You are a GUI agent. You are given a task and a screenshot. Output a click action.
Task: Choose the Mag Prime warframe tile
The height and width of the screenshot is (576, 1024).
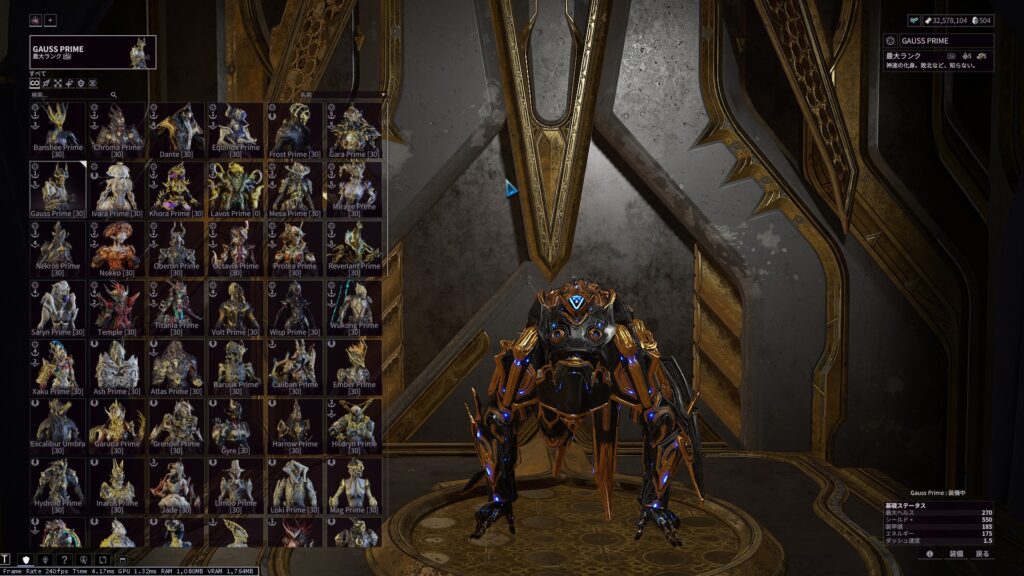coord(354,484)
